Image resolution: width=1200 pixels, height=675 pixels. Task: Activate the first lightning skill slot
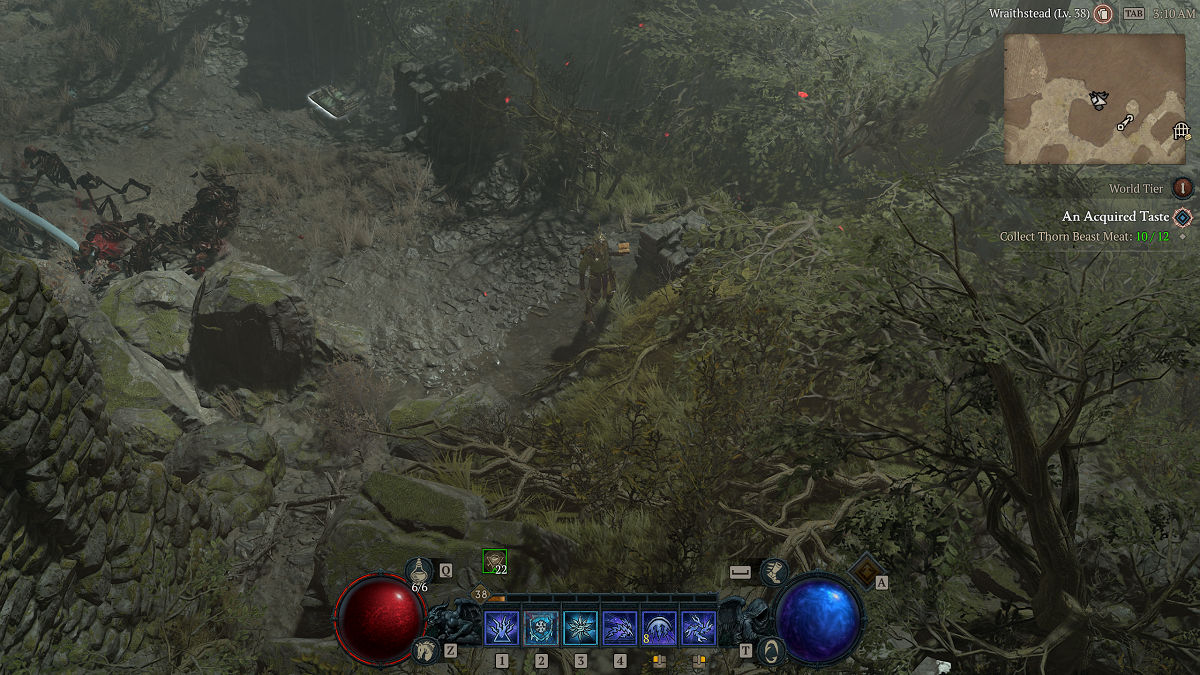[x=501, y=629]
